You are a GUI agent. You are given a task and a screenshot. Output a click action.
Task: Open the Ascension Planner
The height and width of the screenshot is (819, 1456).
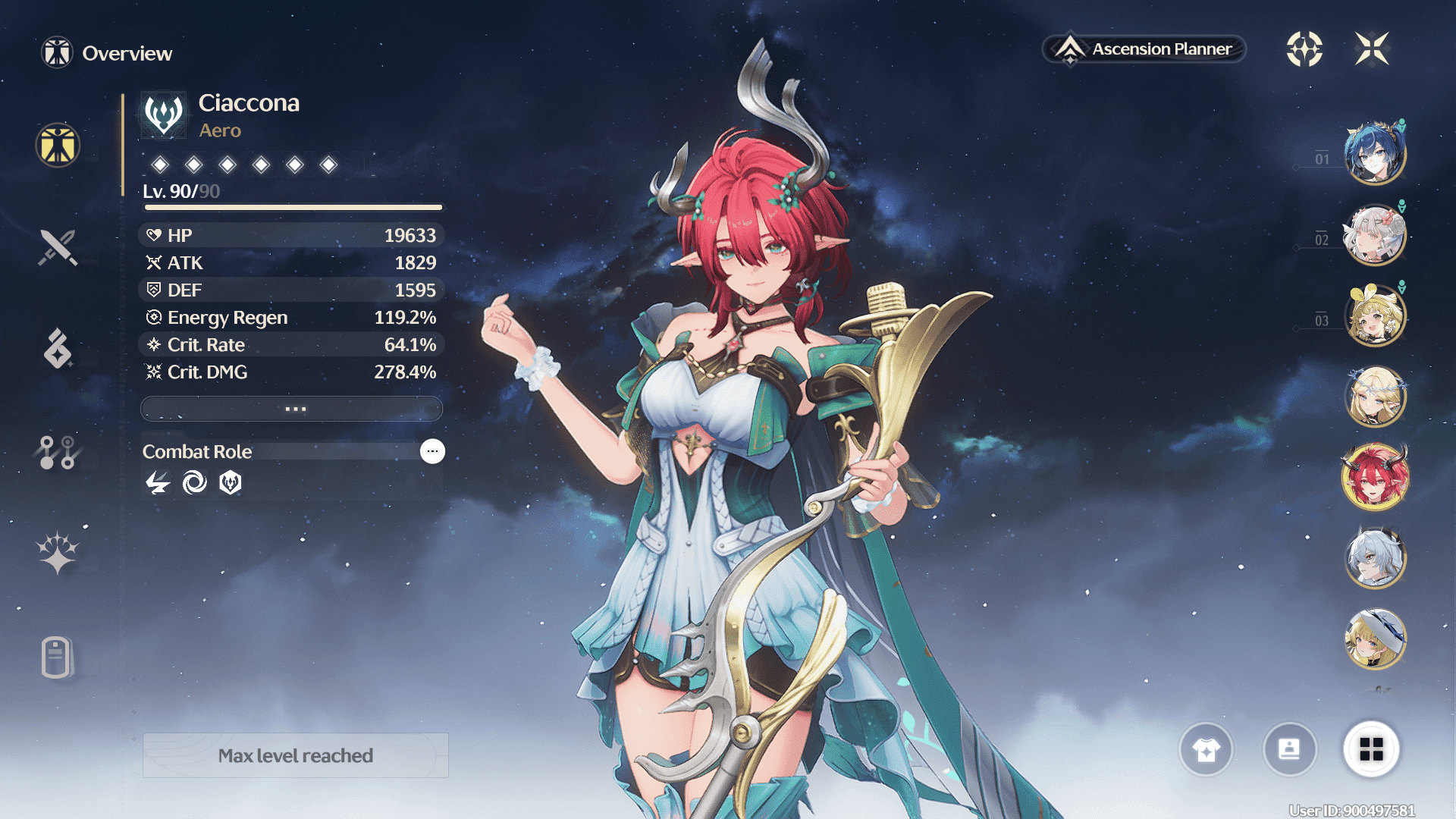[x=1144, y=49]
